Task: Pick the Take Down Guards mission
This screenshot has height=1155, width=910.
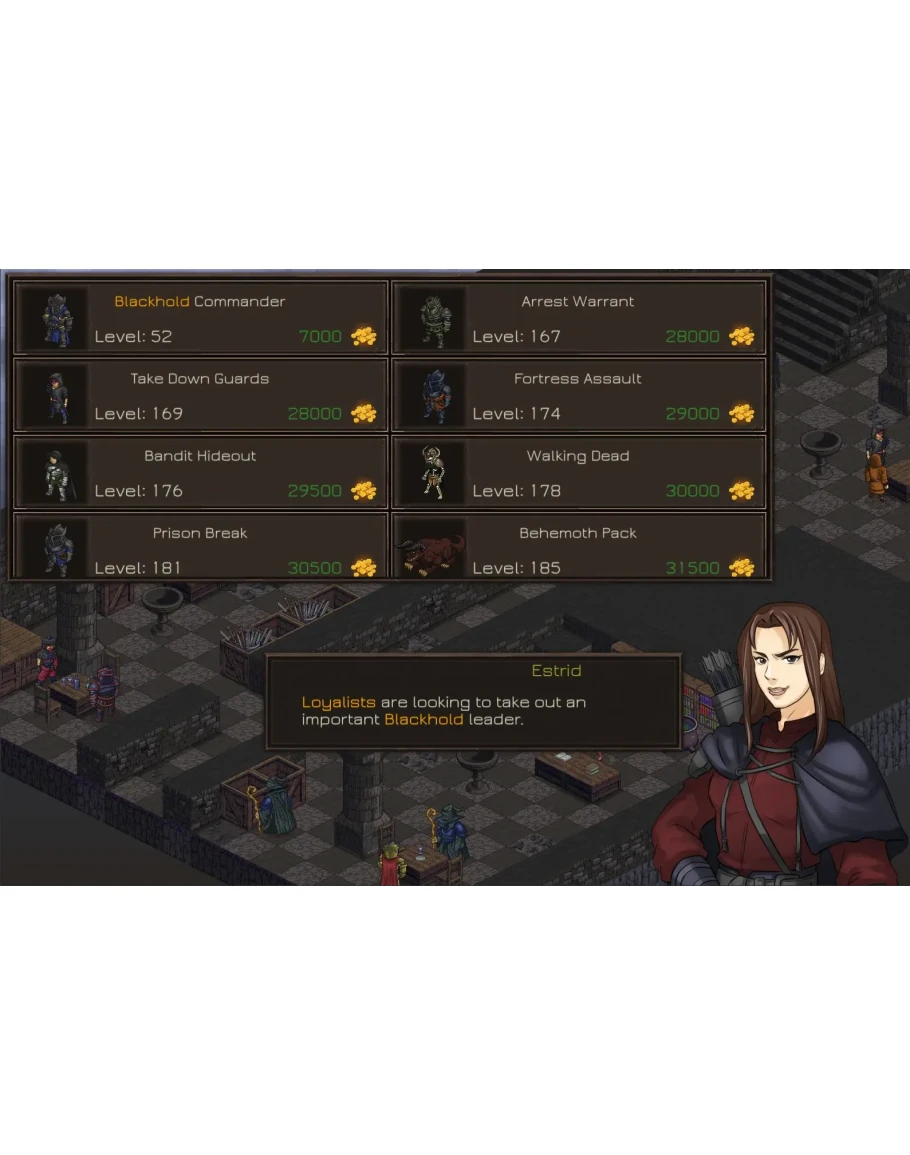Action: point(200,395)
